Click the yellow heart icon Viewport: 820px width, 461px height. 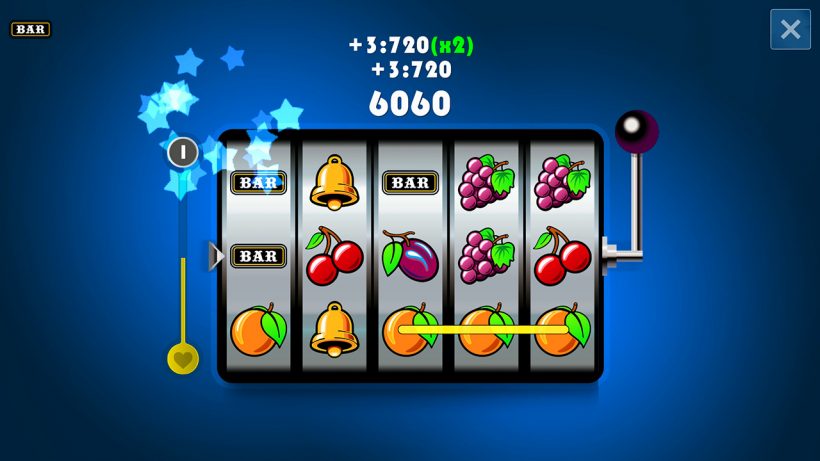click(x=183, y=358)
